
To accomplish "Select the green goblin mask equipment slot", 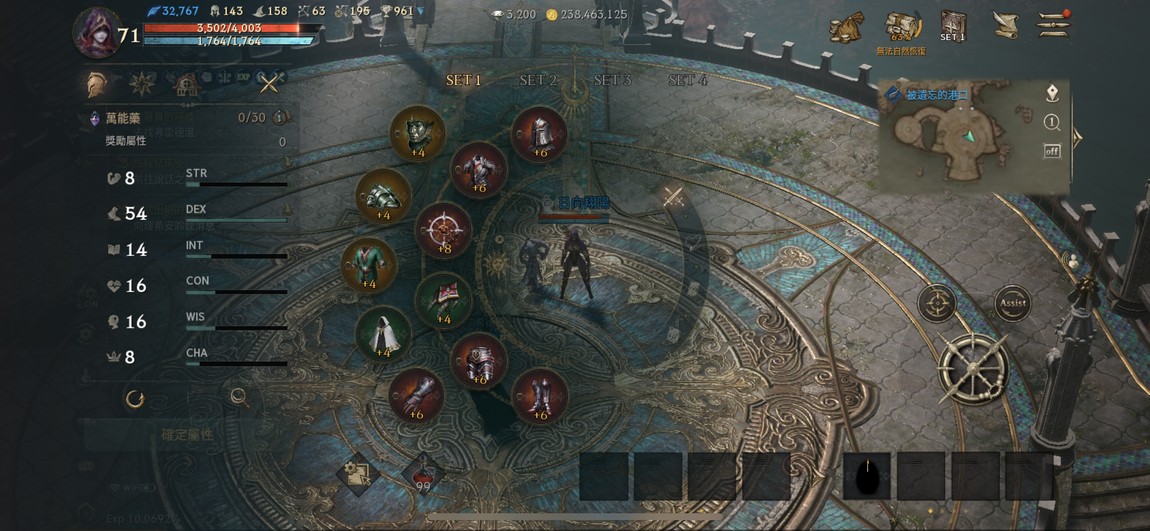I will pos(417,133).
